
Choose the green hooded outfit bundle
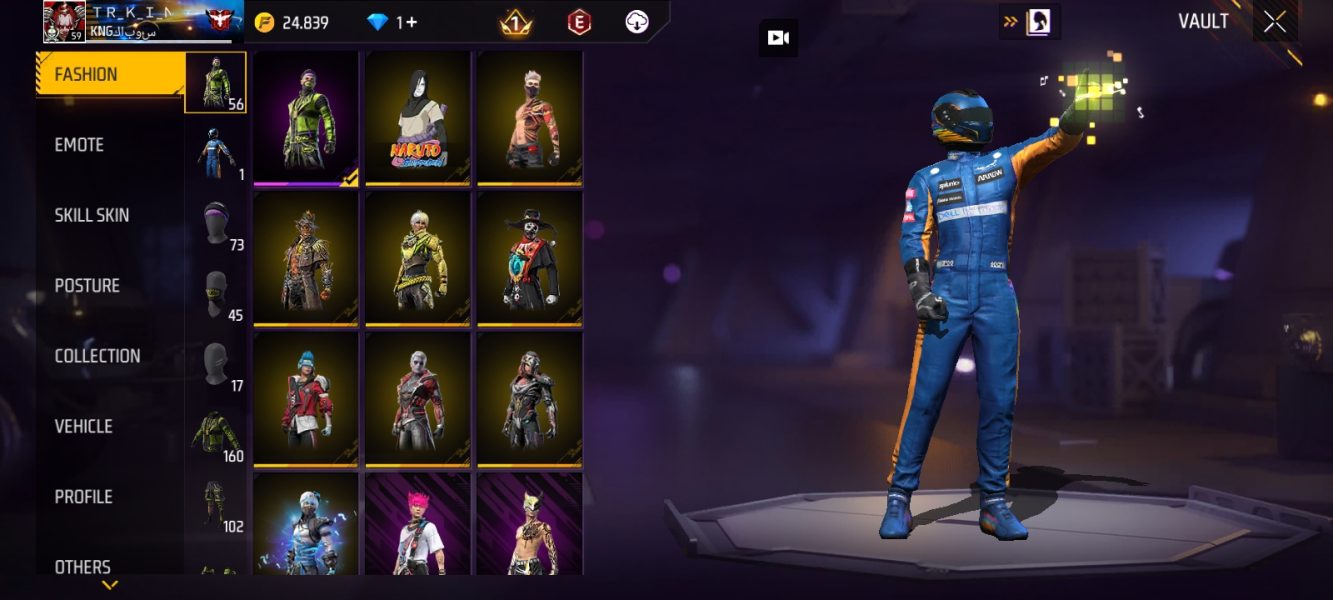coord(306,117)
